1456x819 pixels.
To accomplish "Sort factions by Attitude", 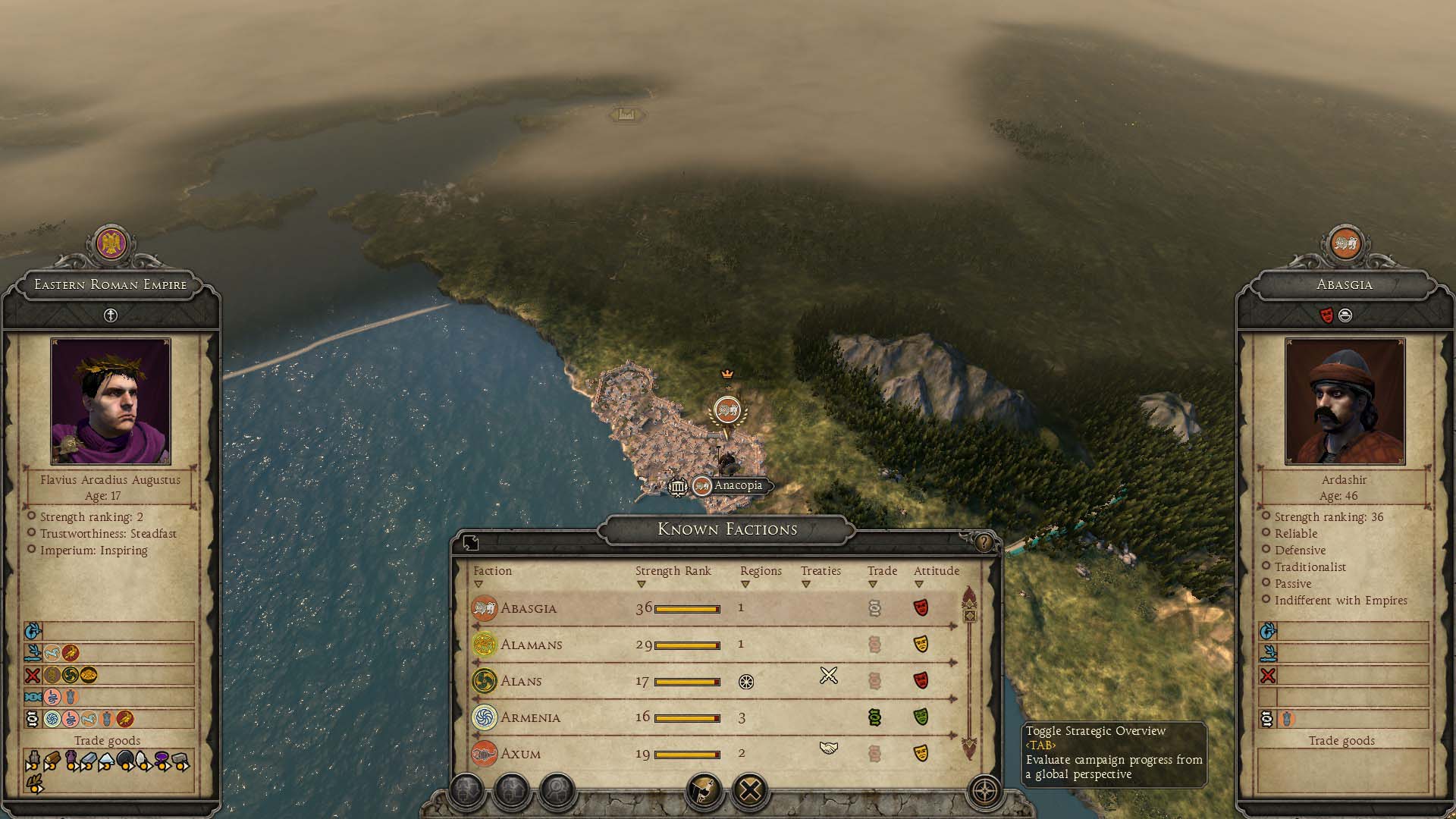I will click(x=936, y=571).
